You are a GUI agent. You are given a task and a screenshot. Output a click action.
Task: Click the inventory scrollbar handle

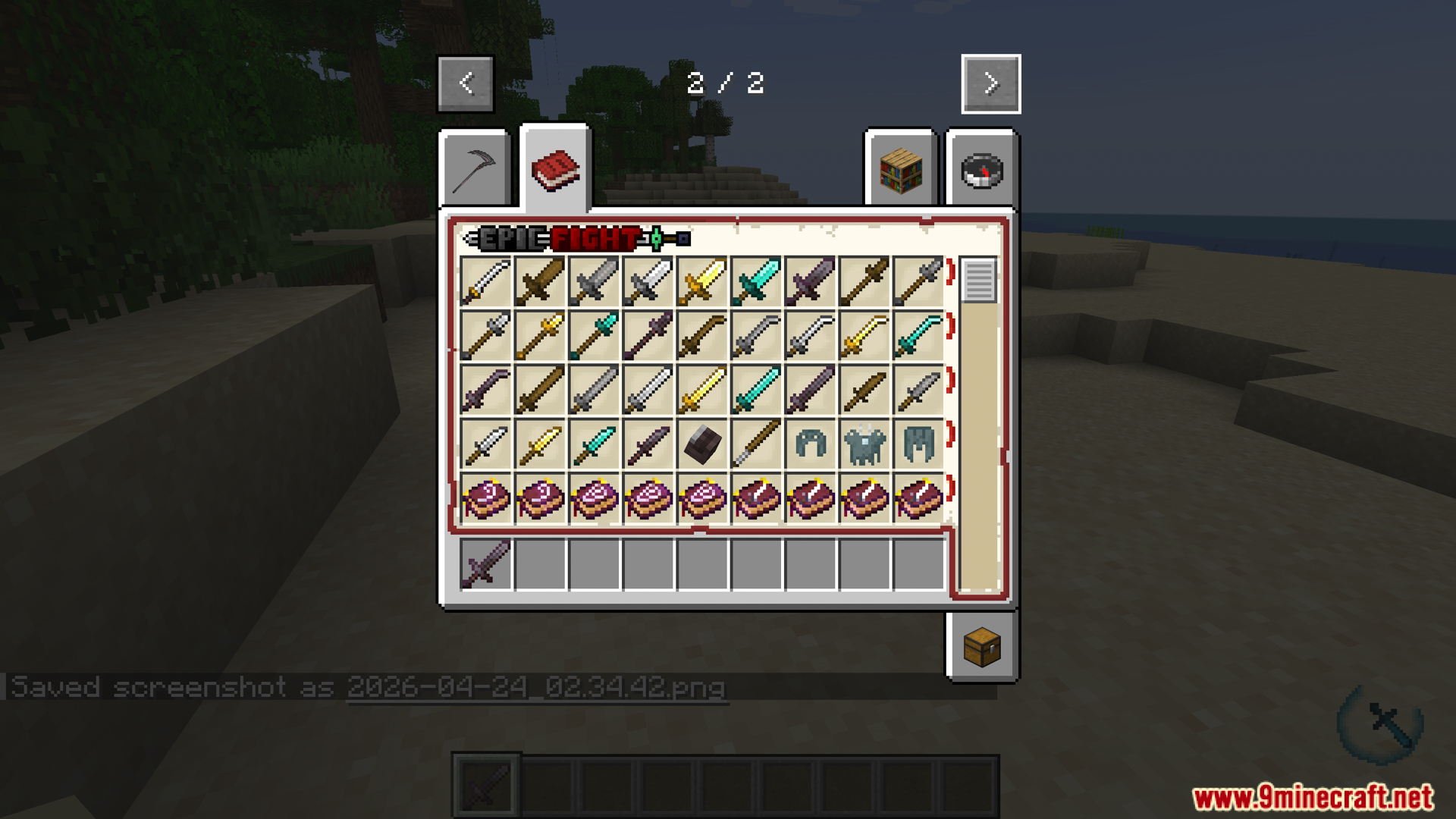(977, 281)
